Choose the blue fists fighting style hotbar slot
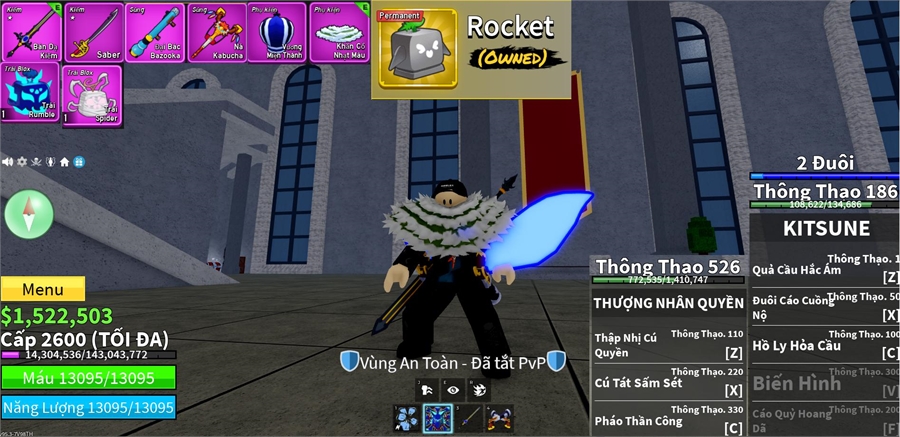 click(x=407, y=418)
